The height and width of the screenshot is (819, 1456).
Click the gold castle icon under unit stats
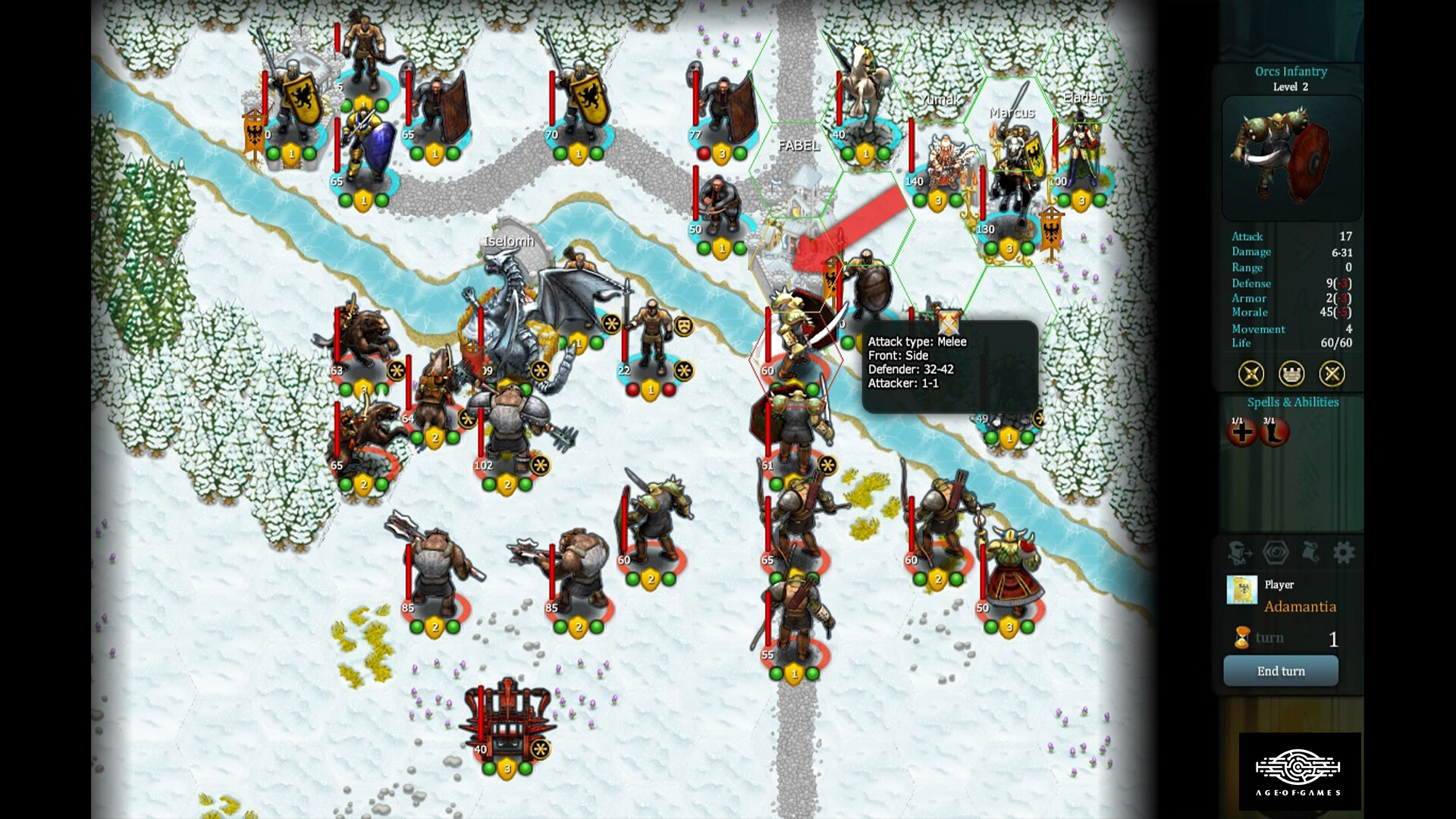click(1291, 374)
